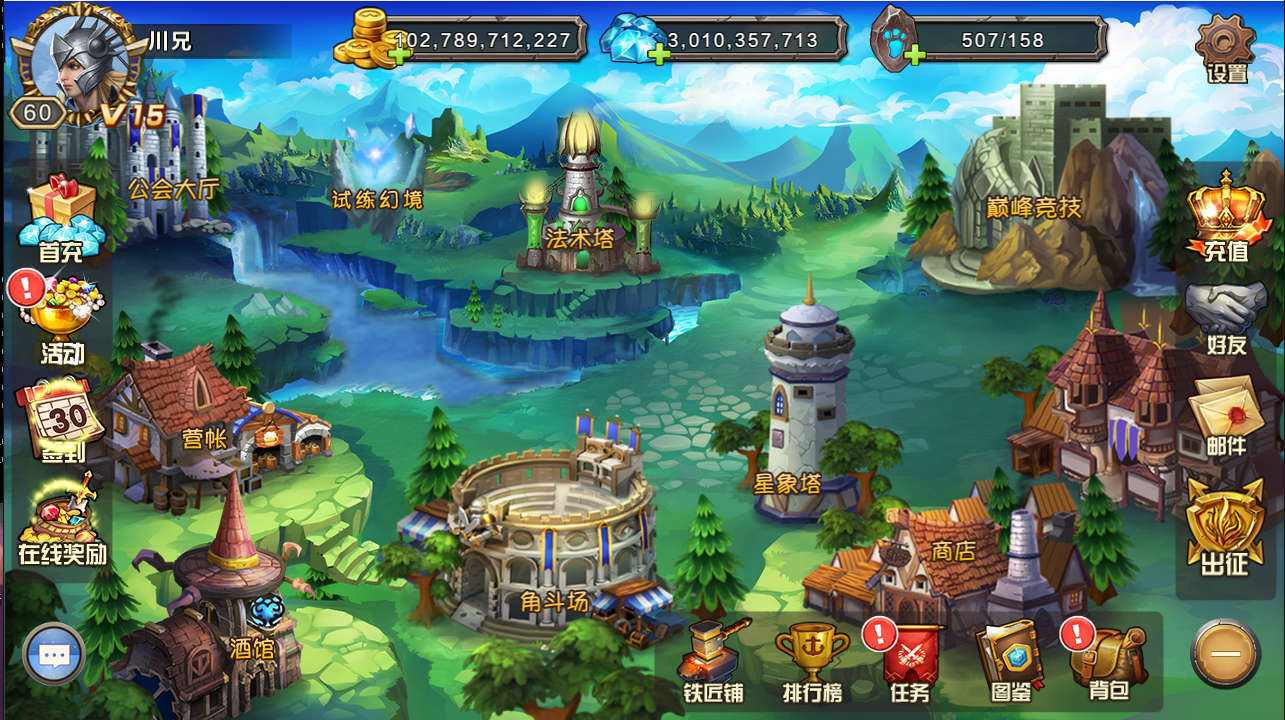
Task: Add more gold coins with plus
Action: pyautogui.click(x=401, y=55)
